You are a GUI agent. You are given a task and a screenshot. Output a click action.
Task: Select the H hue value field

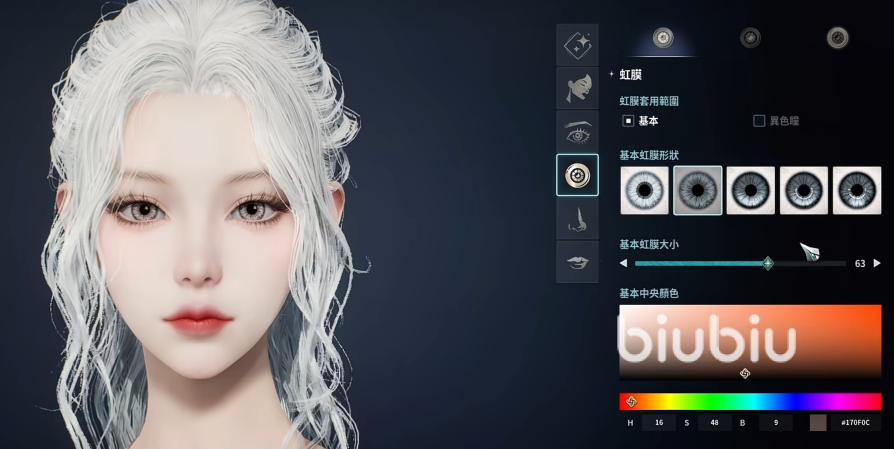pyautogui.click(x=658, y=423)
